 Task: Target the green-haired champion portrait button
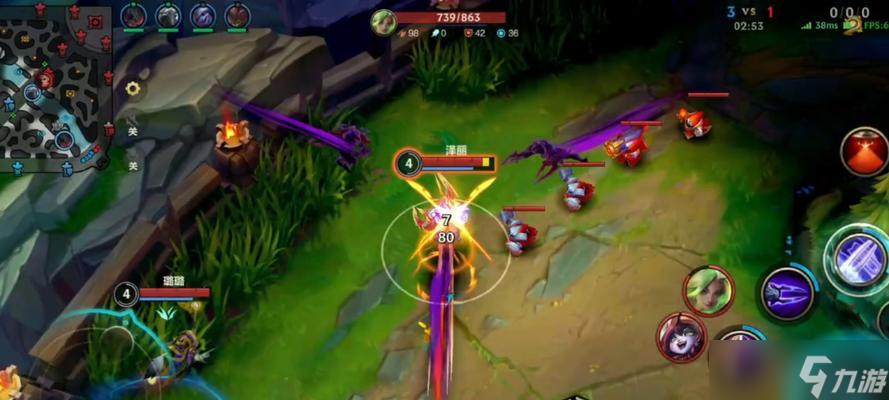(708, 290)
